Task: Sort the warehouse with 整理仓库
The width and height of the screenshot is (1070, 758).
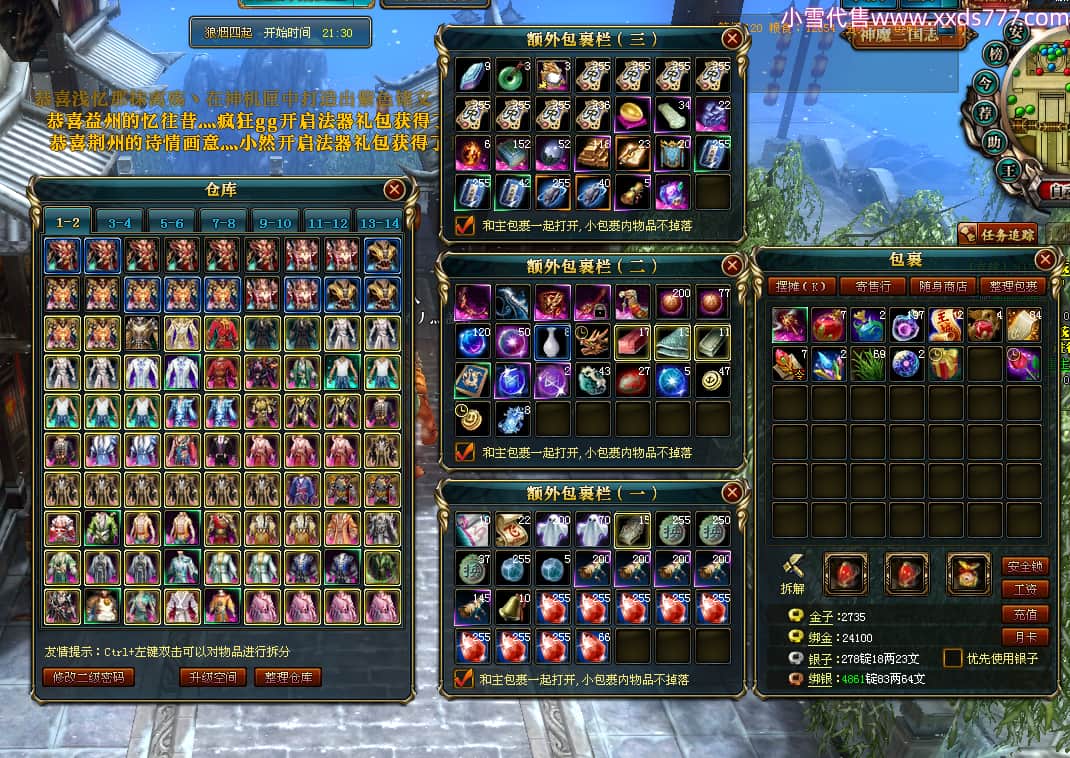Action: click(288, 677)
